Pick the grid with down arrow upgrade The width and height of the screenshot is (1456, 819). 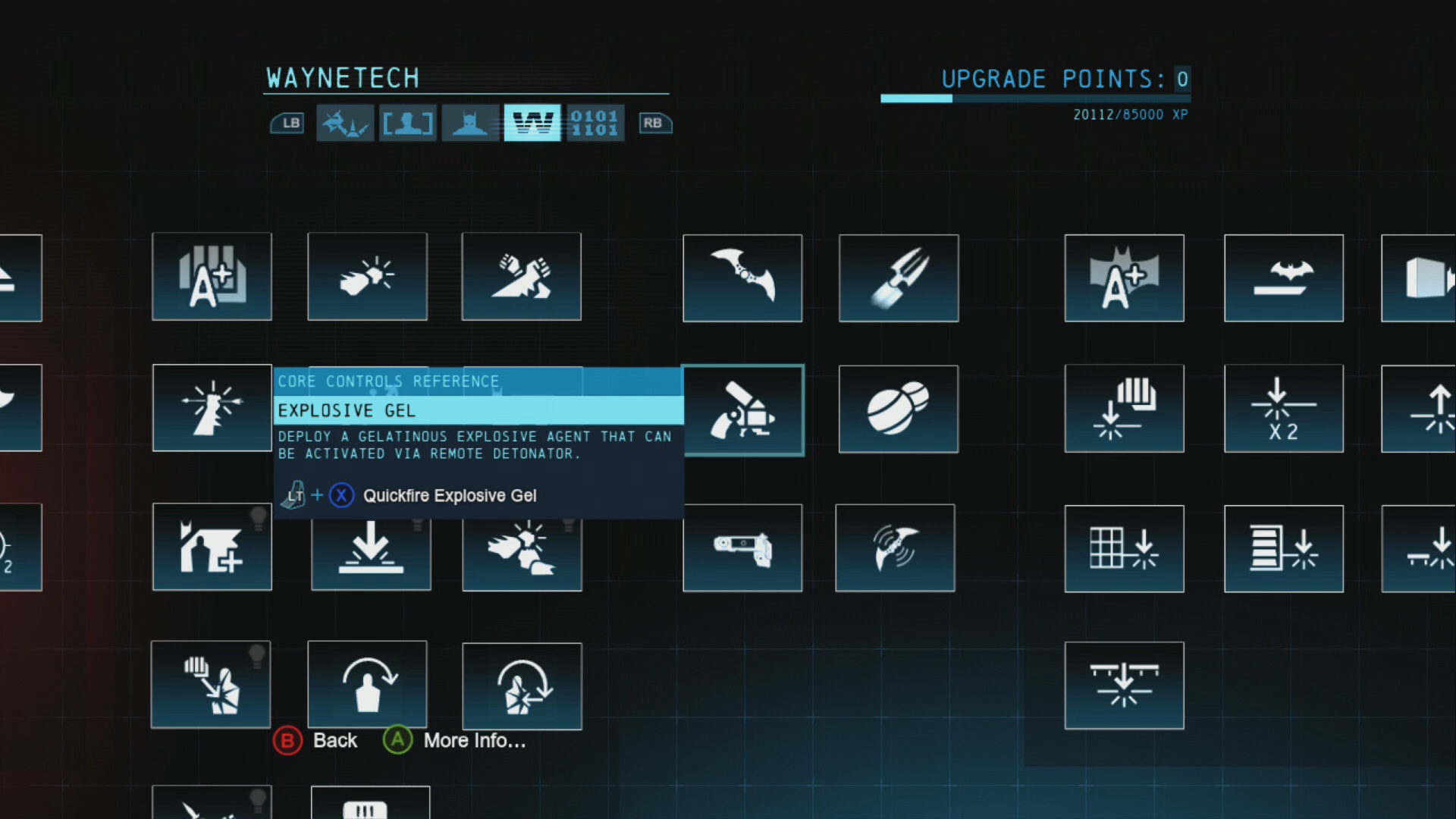point(1124,548)
